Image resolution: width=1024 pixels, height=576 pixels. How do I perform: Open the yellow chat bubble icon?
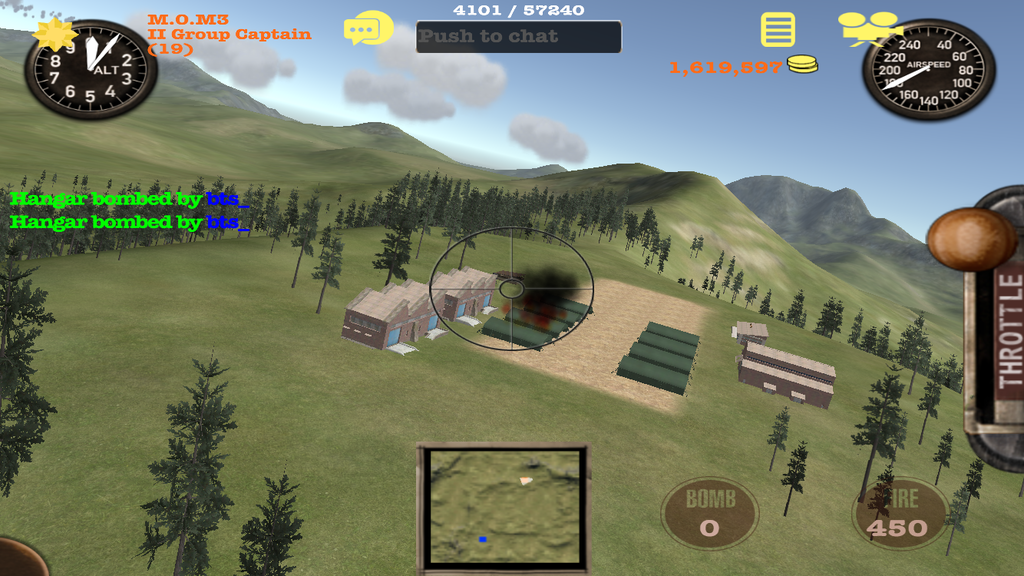368,28
